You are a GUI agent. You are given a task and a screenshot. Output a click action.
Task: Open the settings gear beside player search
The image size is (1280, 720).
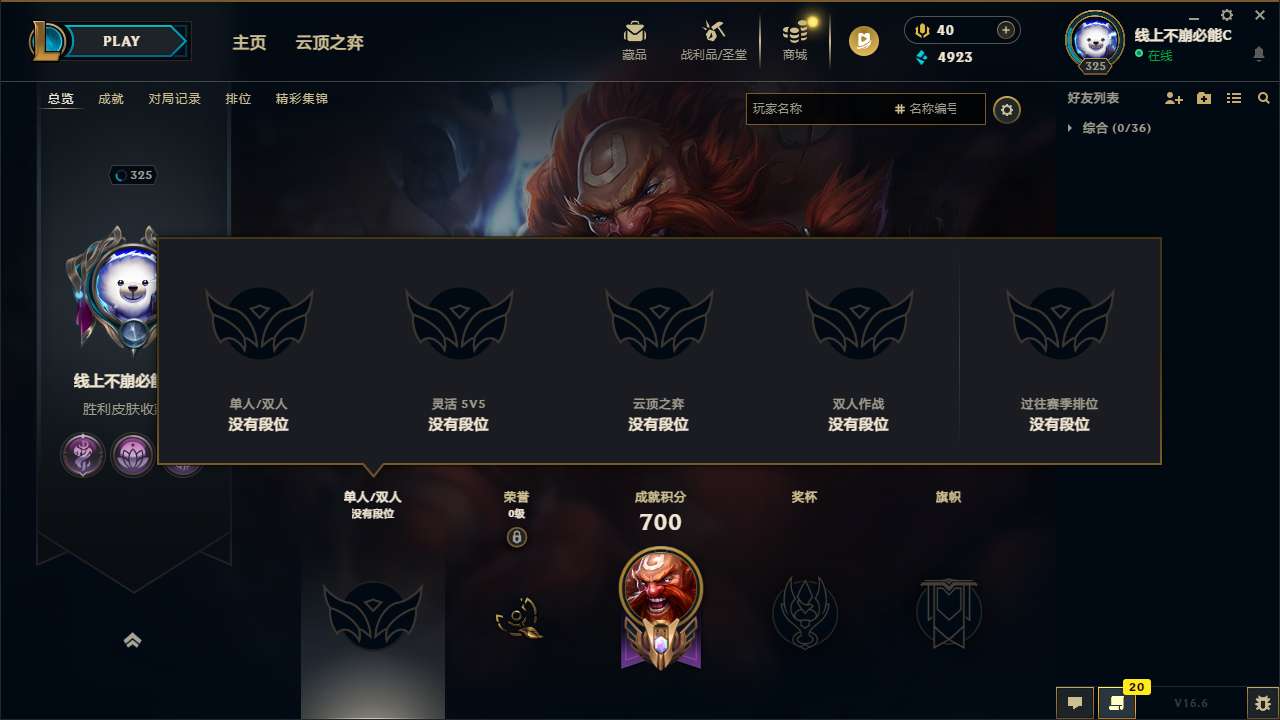pyautogui.click(x=1007, y=110)
